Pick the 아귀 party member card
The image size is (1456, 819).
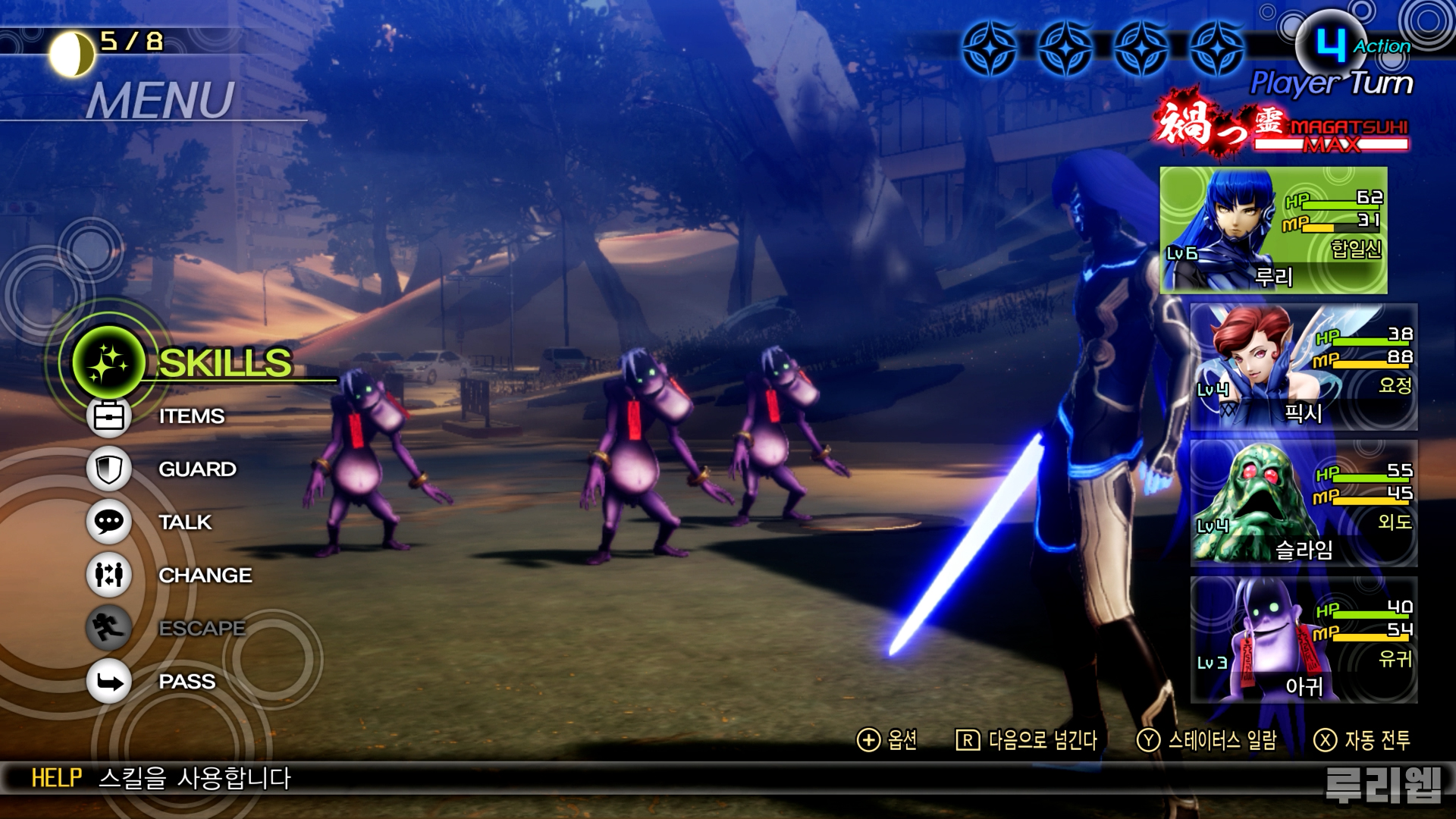1303,640
